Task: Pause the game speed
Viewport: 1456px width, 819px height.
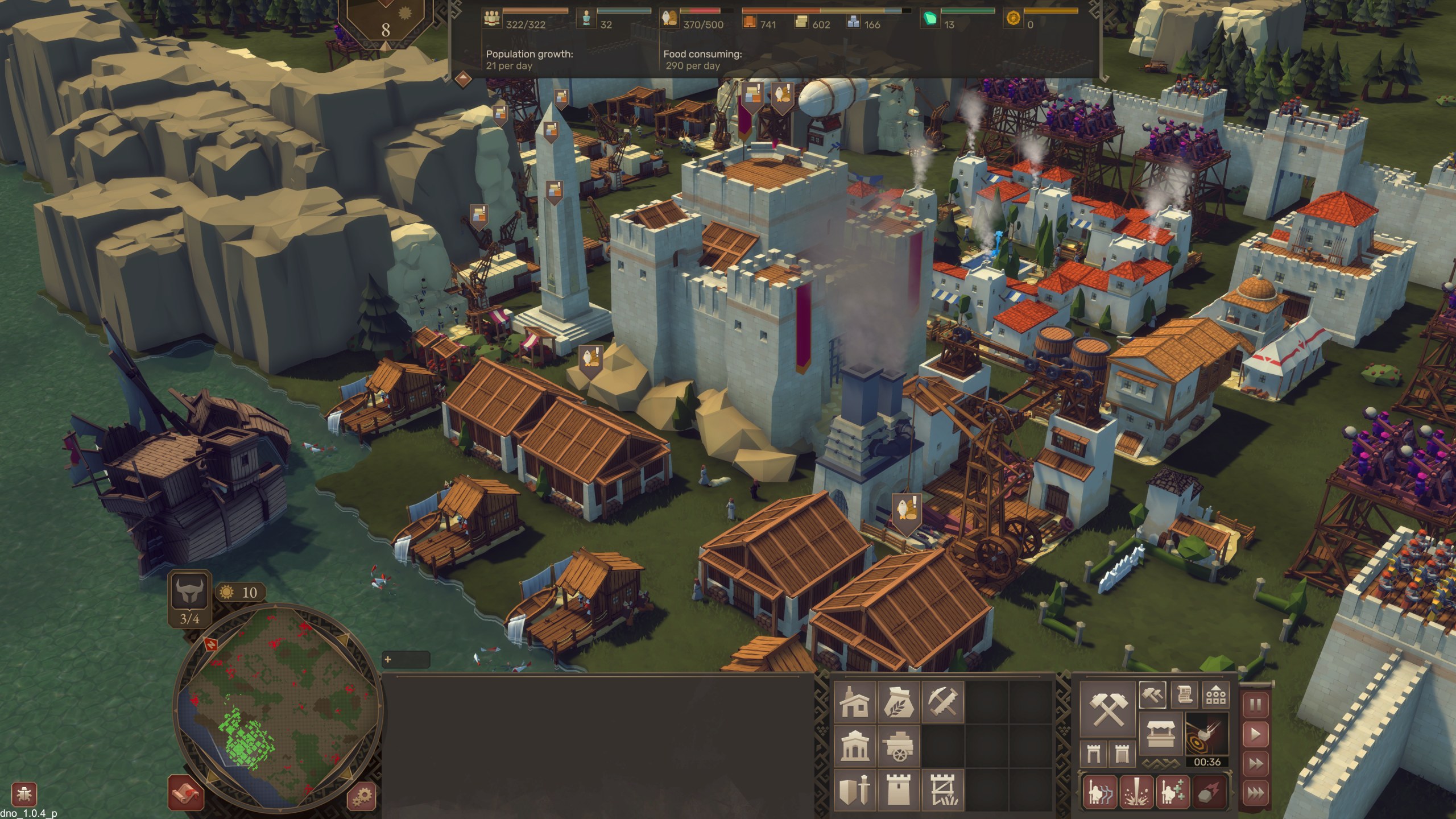Action: coord(1255,706)
